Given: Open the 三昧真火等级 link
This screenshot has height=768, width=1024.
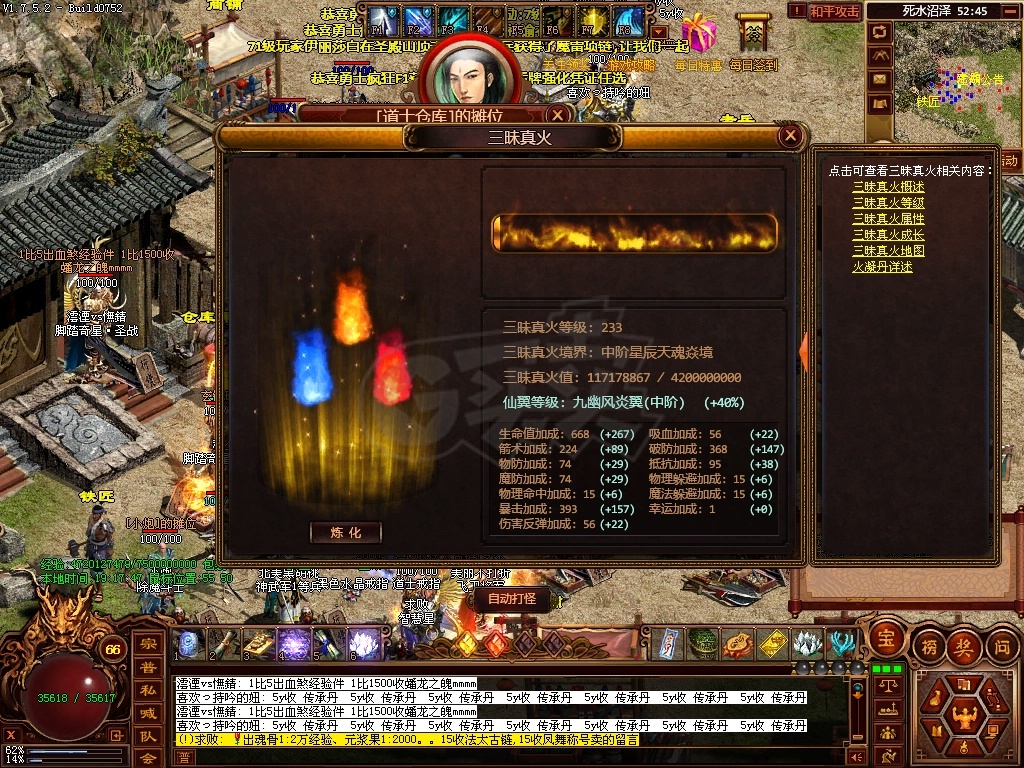Looking at the screenshot, I should tap(888, 203).
